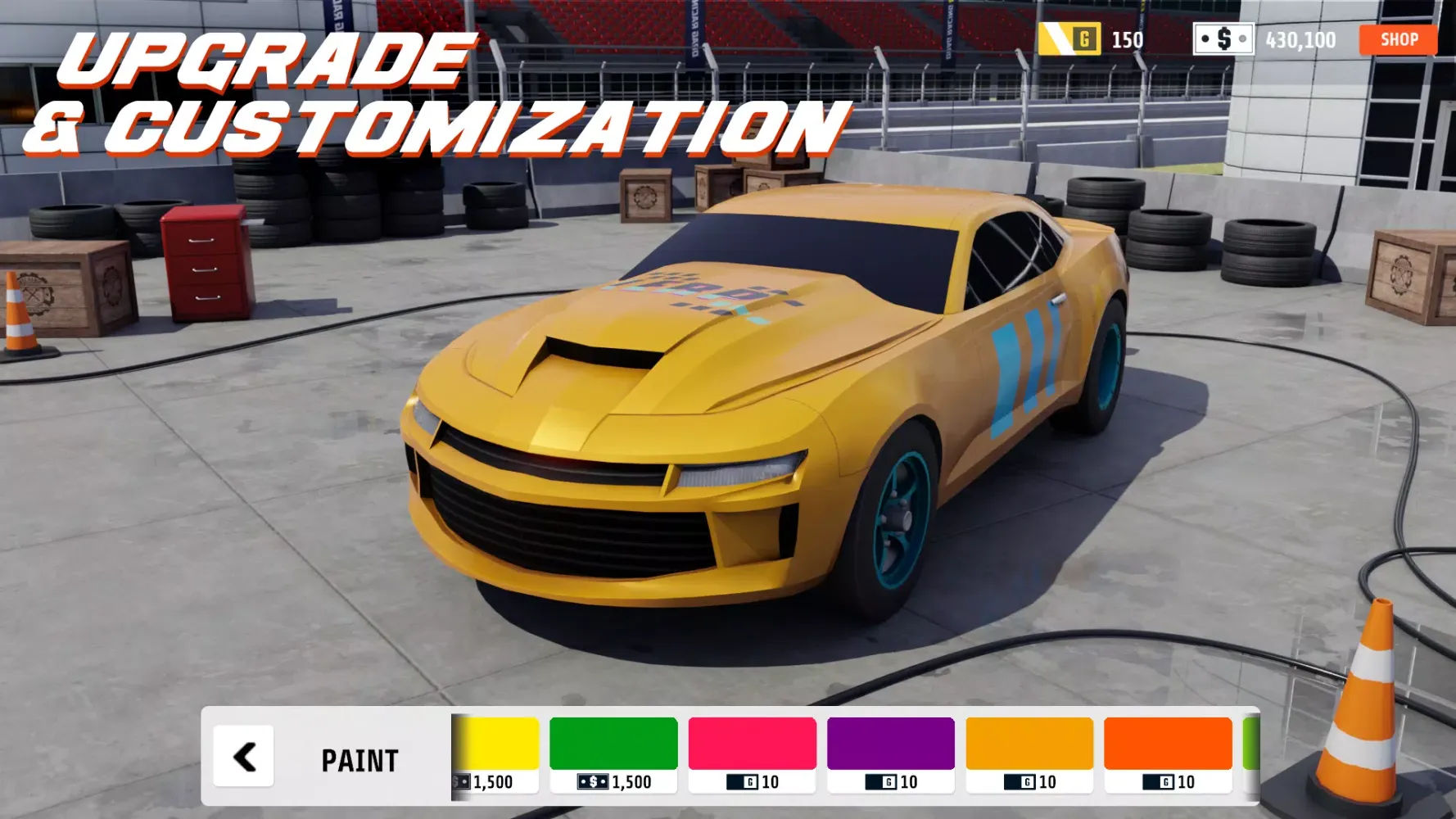Go back from the Paint menu
Viewport: 1456px width, 819px height.
243,756
